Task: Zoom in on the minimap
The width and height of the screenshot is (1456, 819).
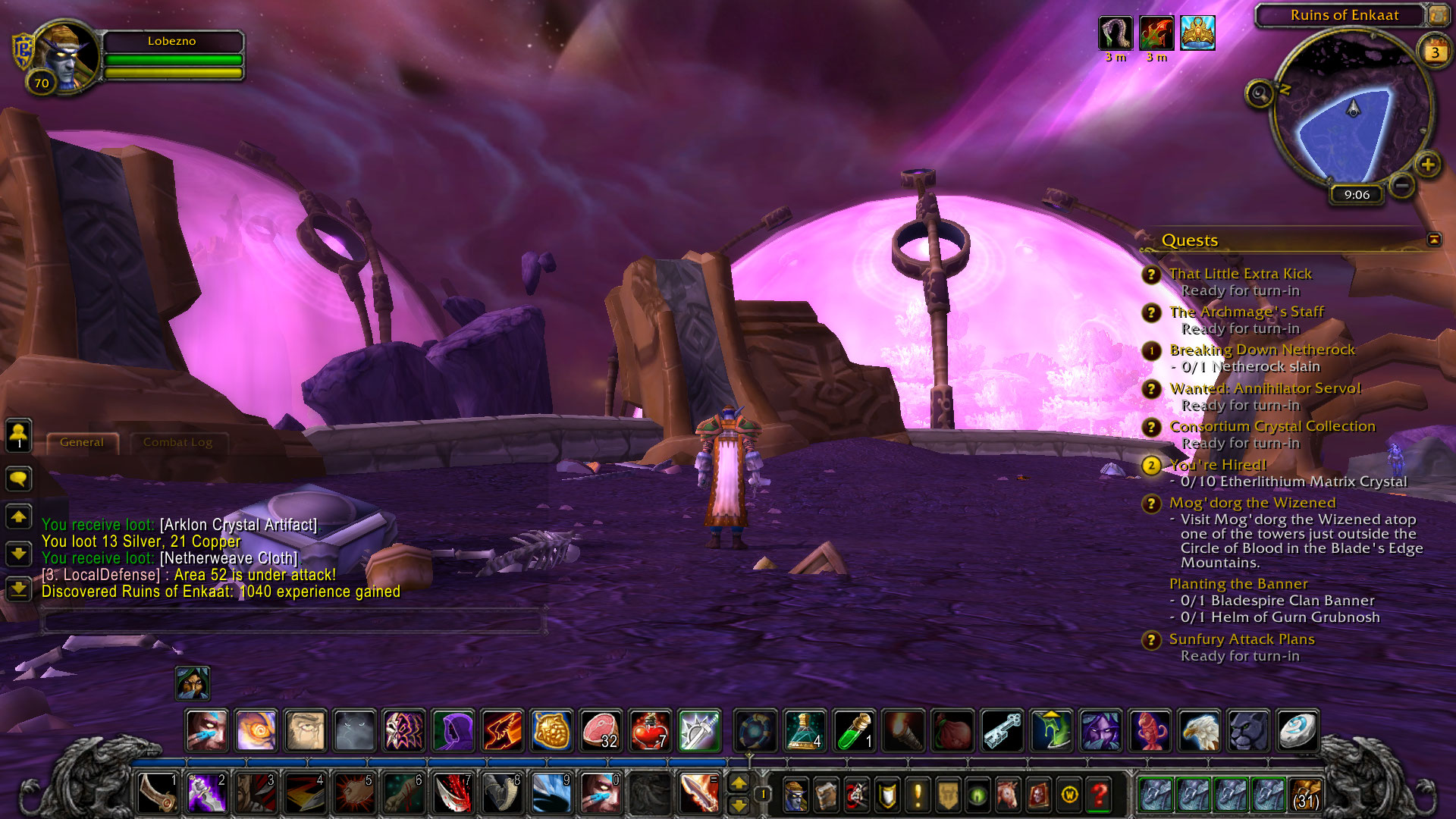Action: [1428, 165]
